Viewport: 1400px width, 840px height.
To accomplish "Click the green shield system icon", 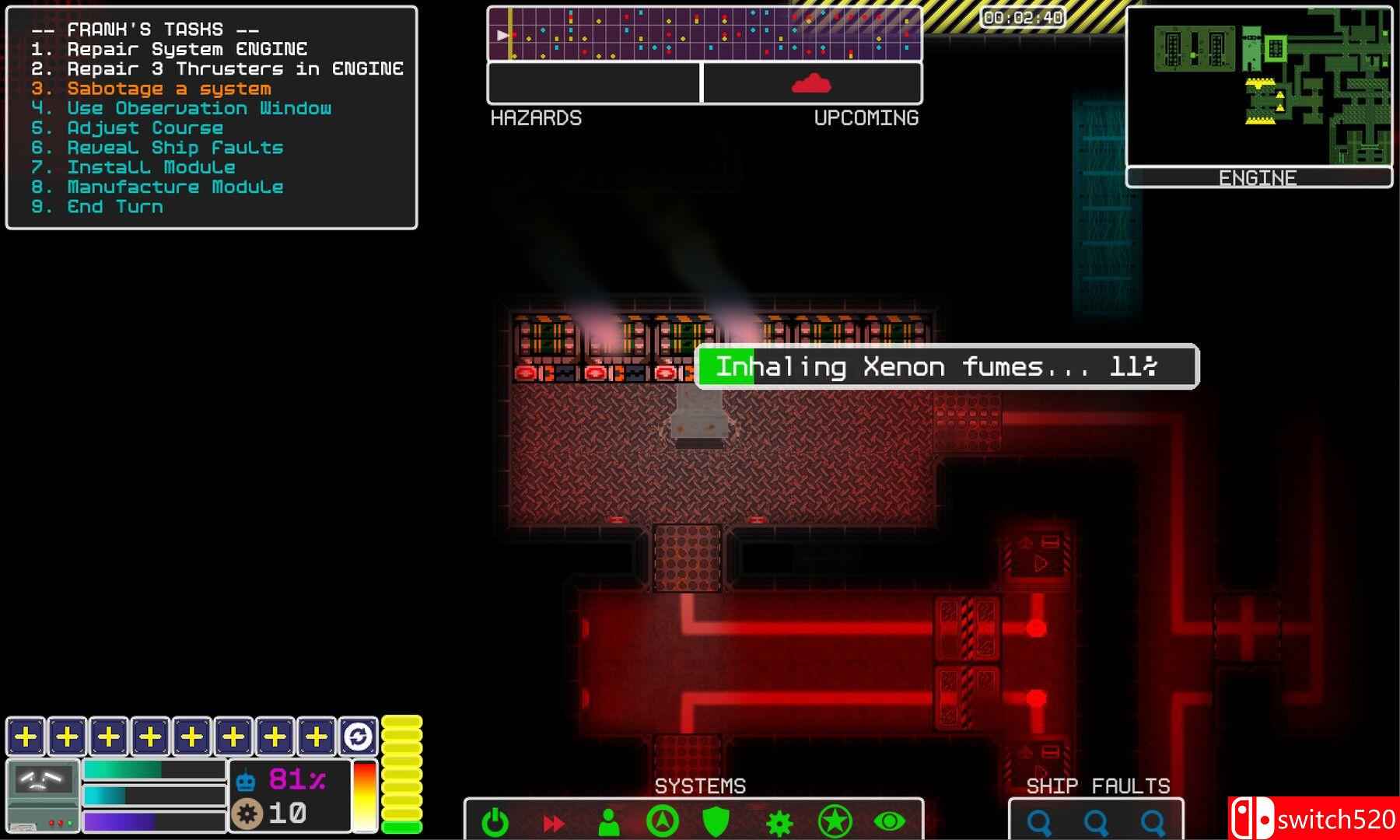I will click(x=715, y=819).
